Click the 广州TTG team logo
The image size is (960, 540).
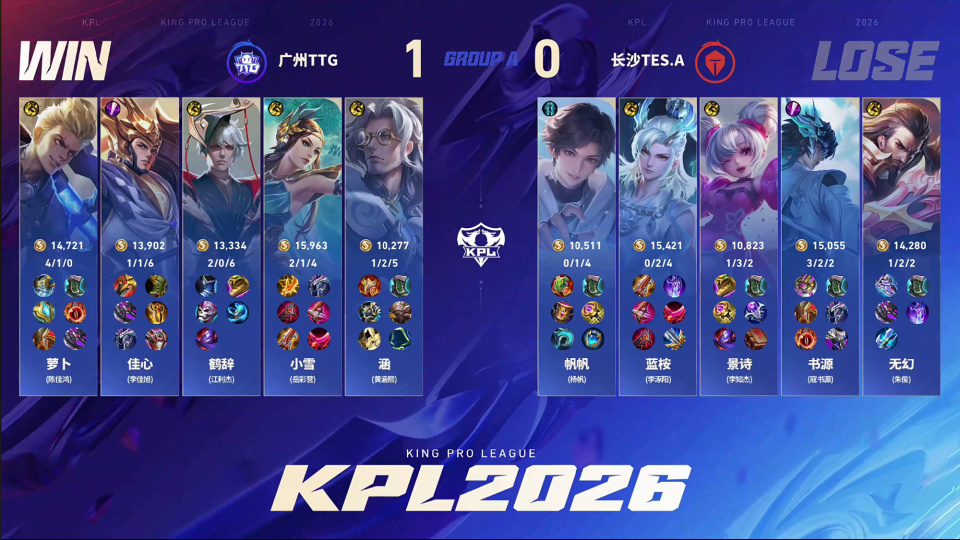coord(246,60)
